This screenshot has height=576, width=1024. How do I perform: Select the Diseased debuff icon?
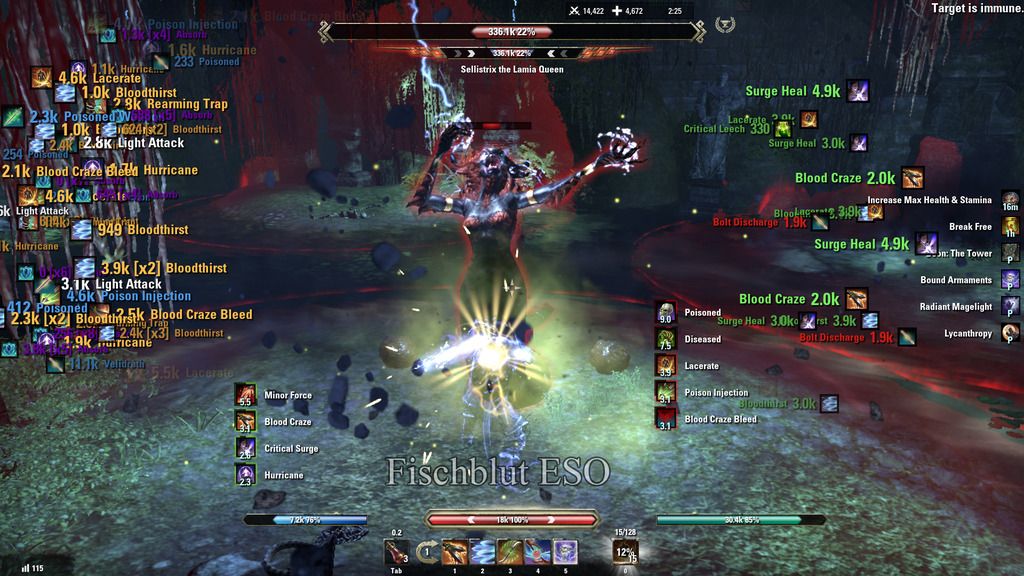666,339
